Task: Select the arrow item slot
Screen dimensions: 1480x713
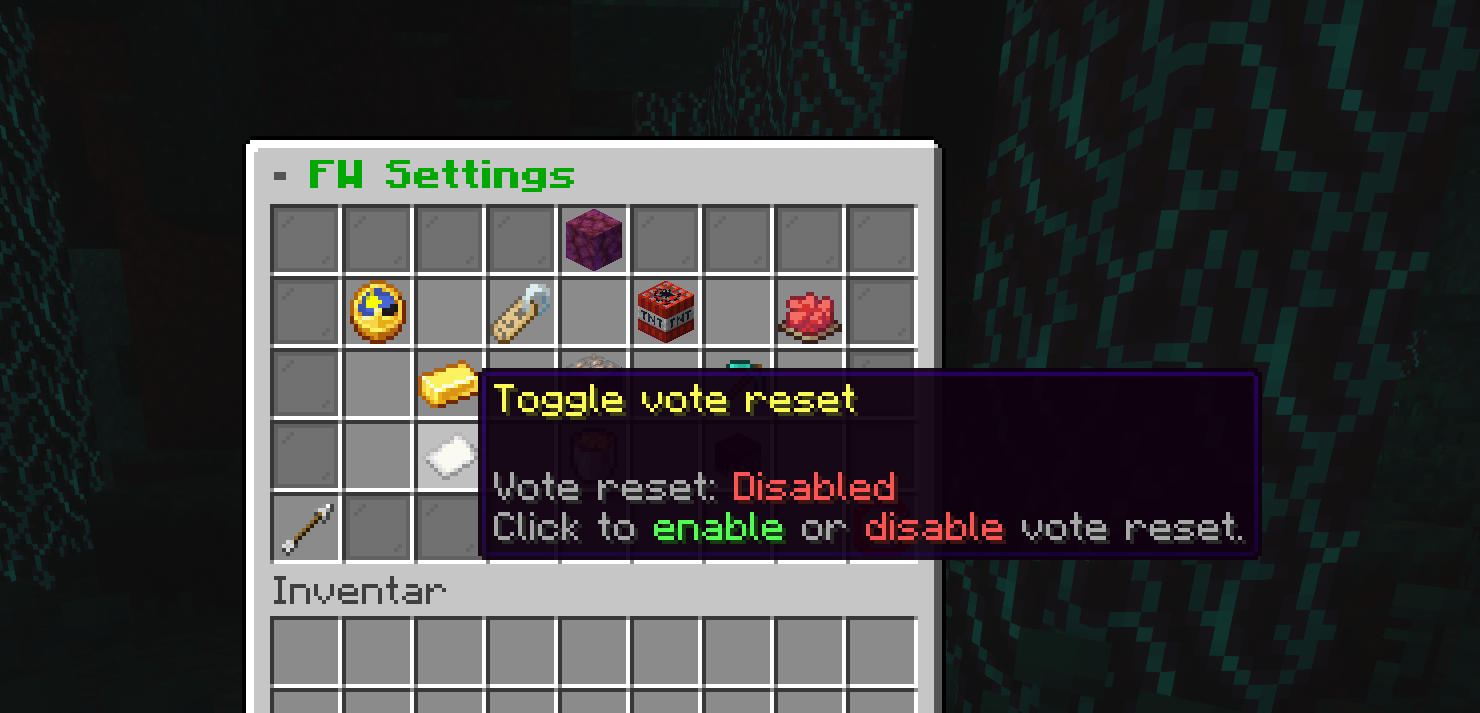Action: tap(306, 528)
